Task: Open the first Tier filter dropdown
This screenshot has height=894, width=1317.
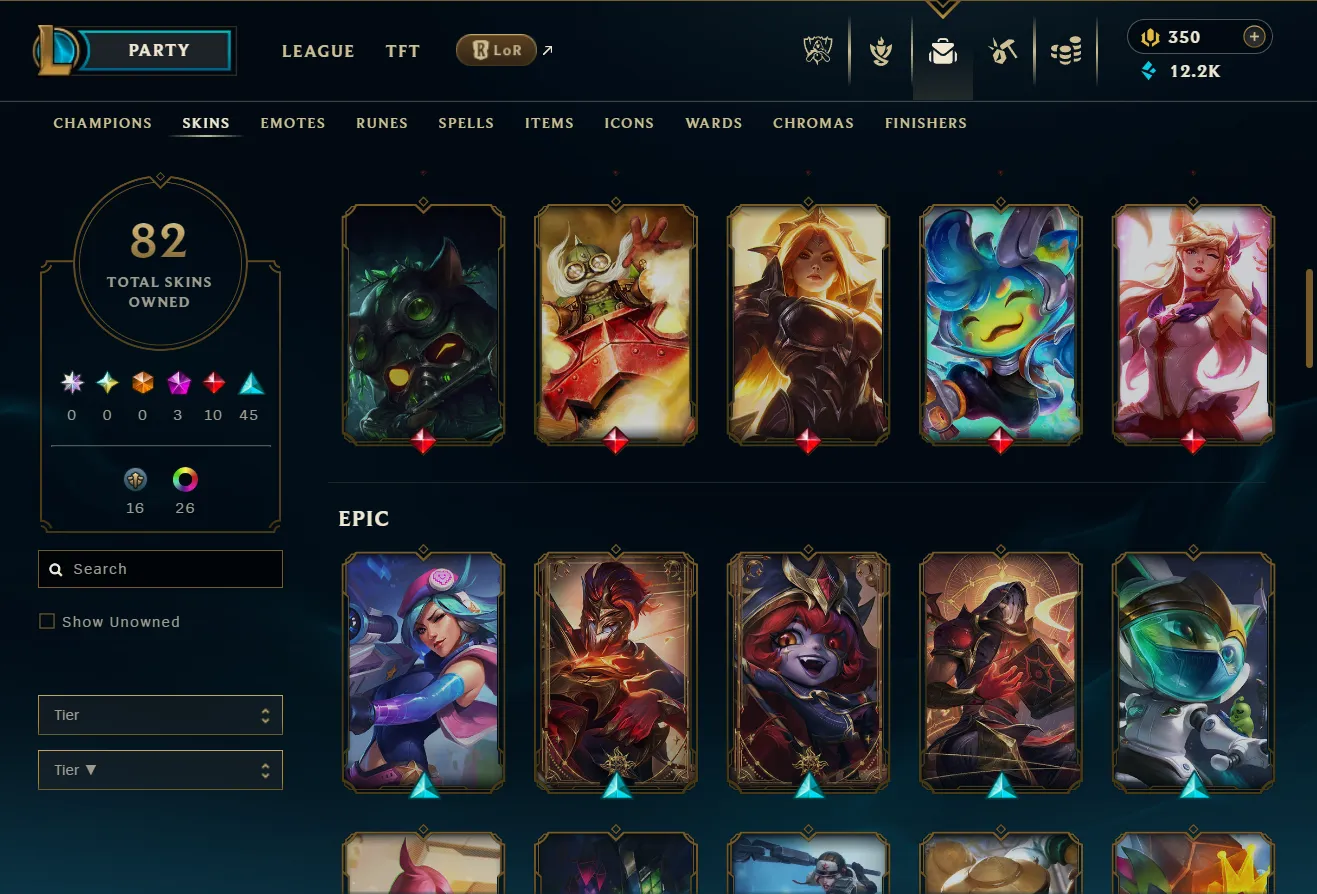Action: (160, 715)
